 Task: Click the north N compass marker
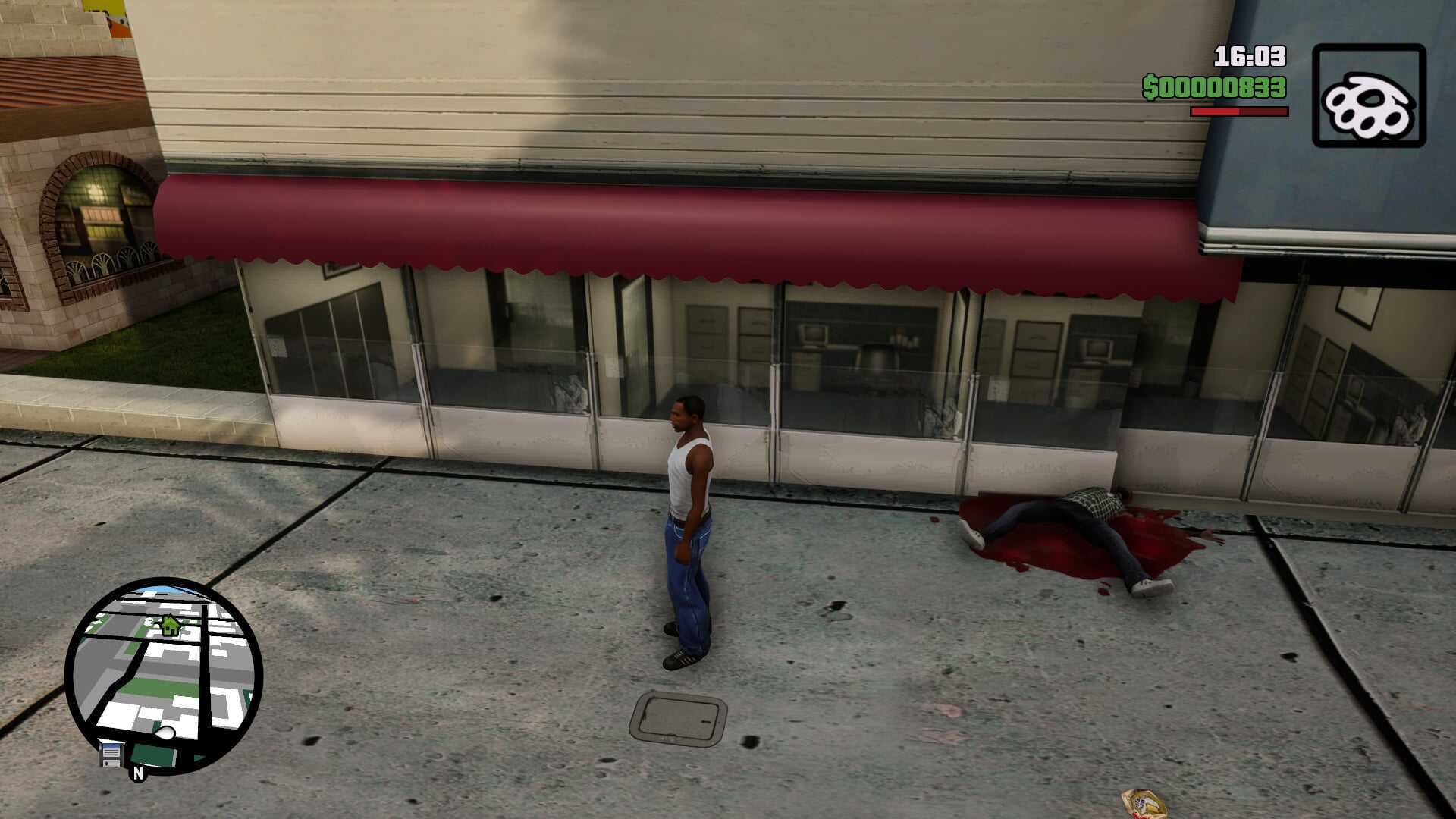[x=138, y=773]
